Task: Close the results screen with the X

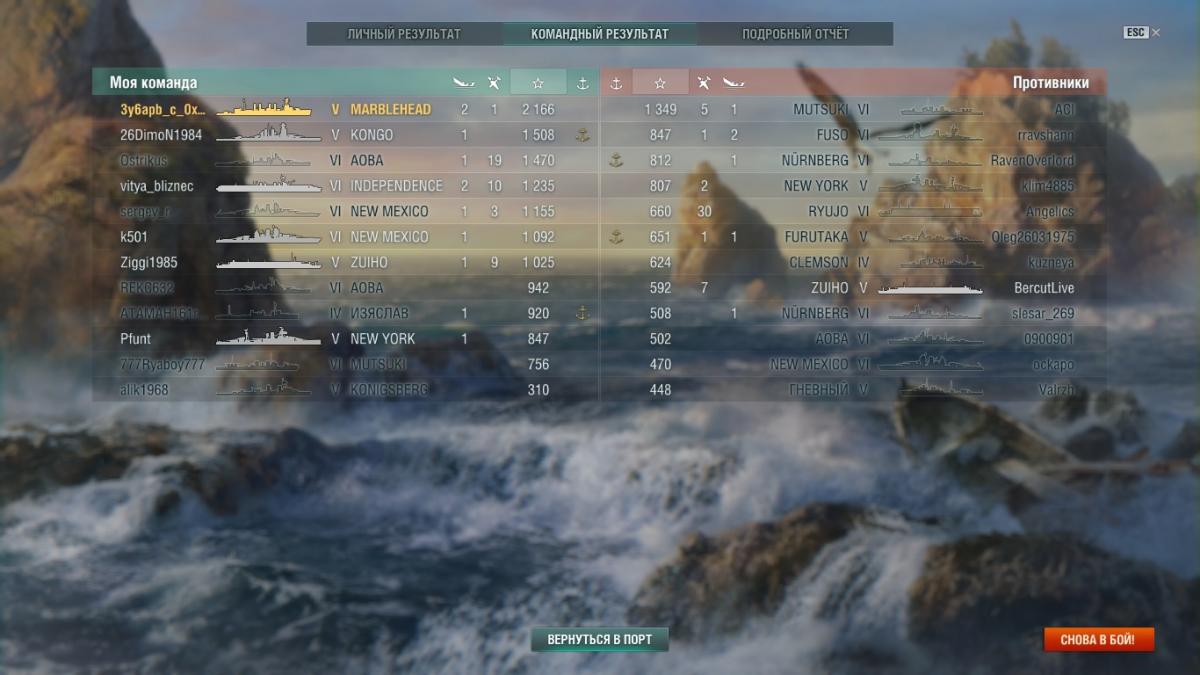Action: click(x=1156, y=33)
